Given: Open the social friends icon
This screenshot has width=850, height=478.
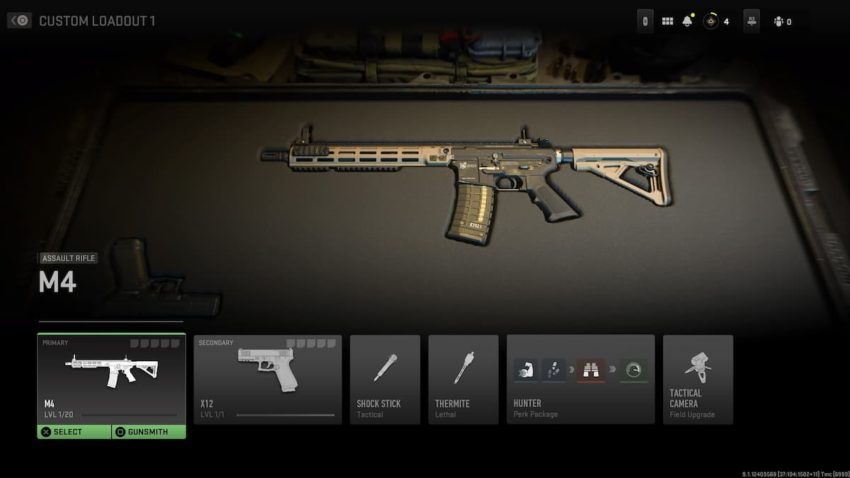Looking at the screenshot, I should tap(778, 21).
